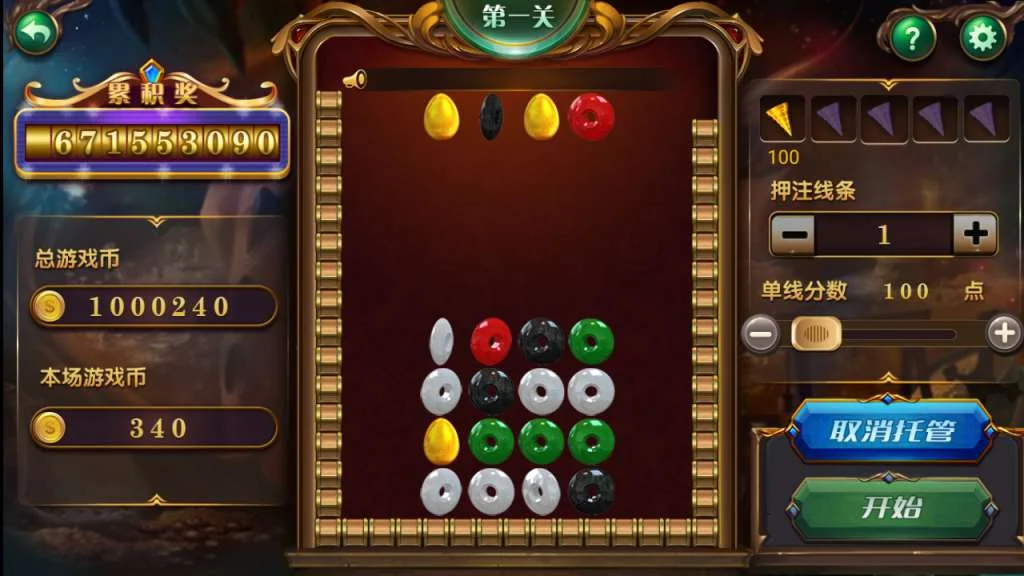
Task: Open settings with the gear icon
Action: coord(982,39)
